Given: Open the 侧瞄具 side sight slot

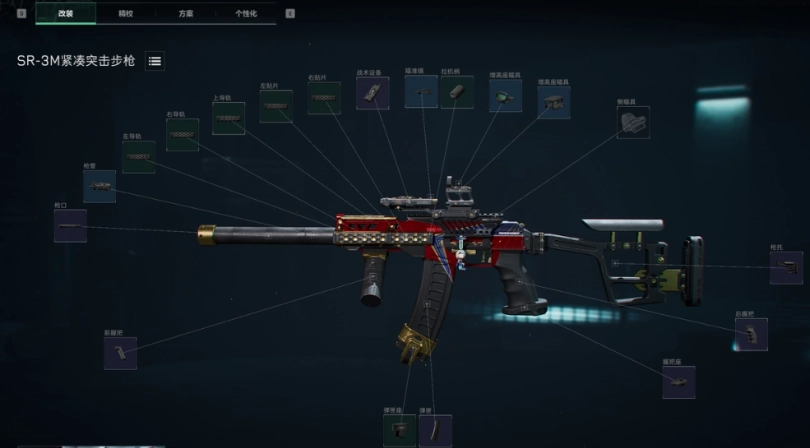Looking at the screenshot, I should [633, 122].
